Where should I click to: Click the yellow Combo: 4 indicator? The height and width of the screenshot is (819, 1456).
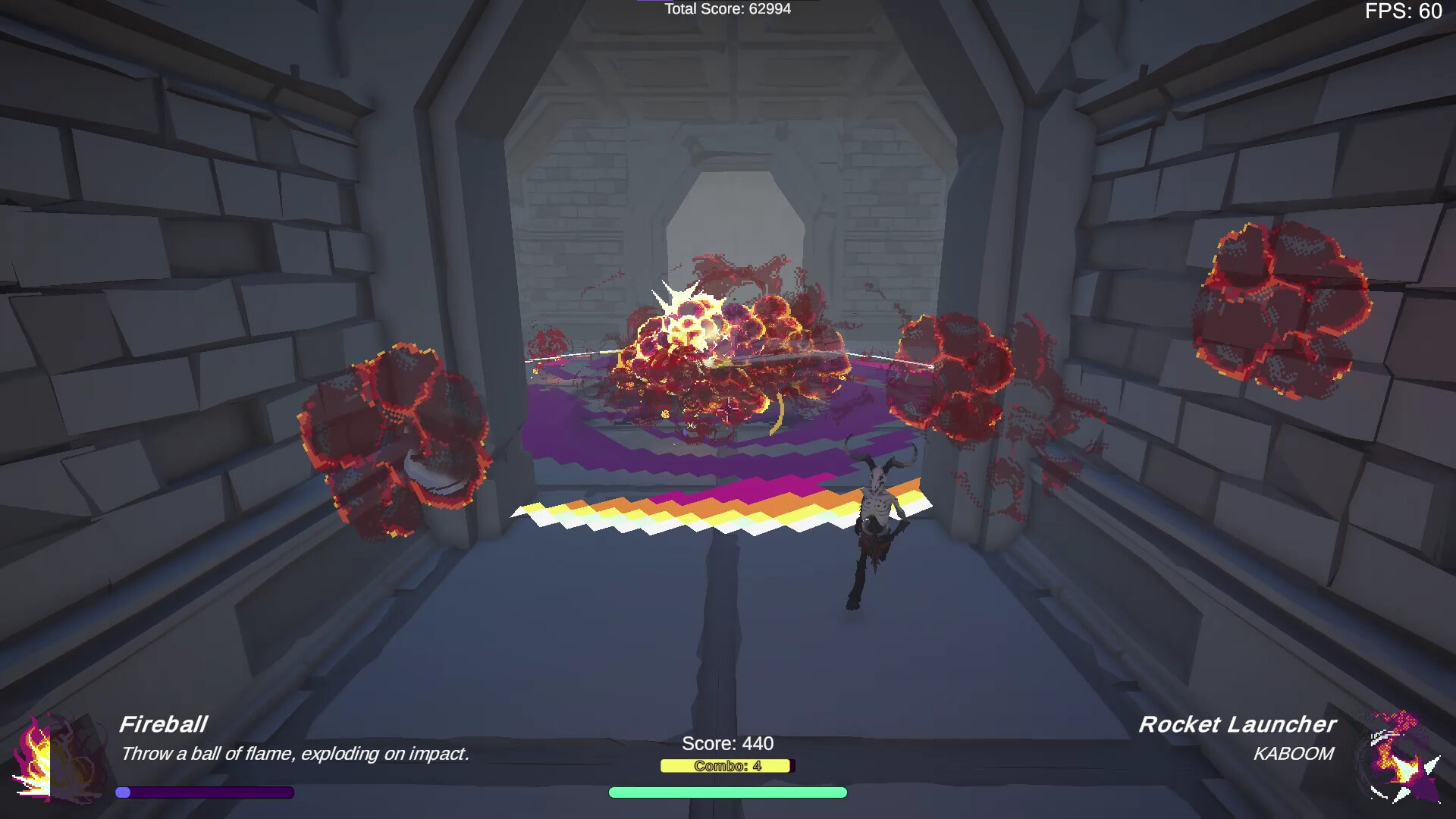[x=726, y=766]
